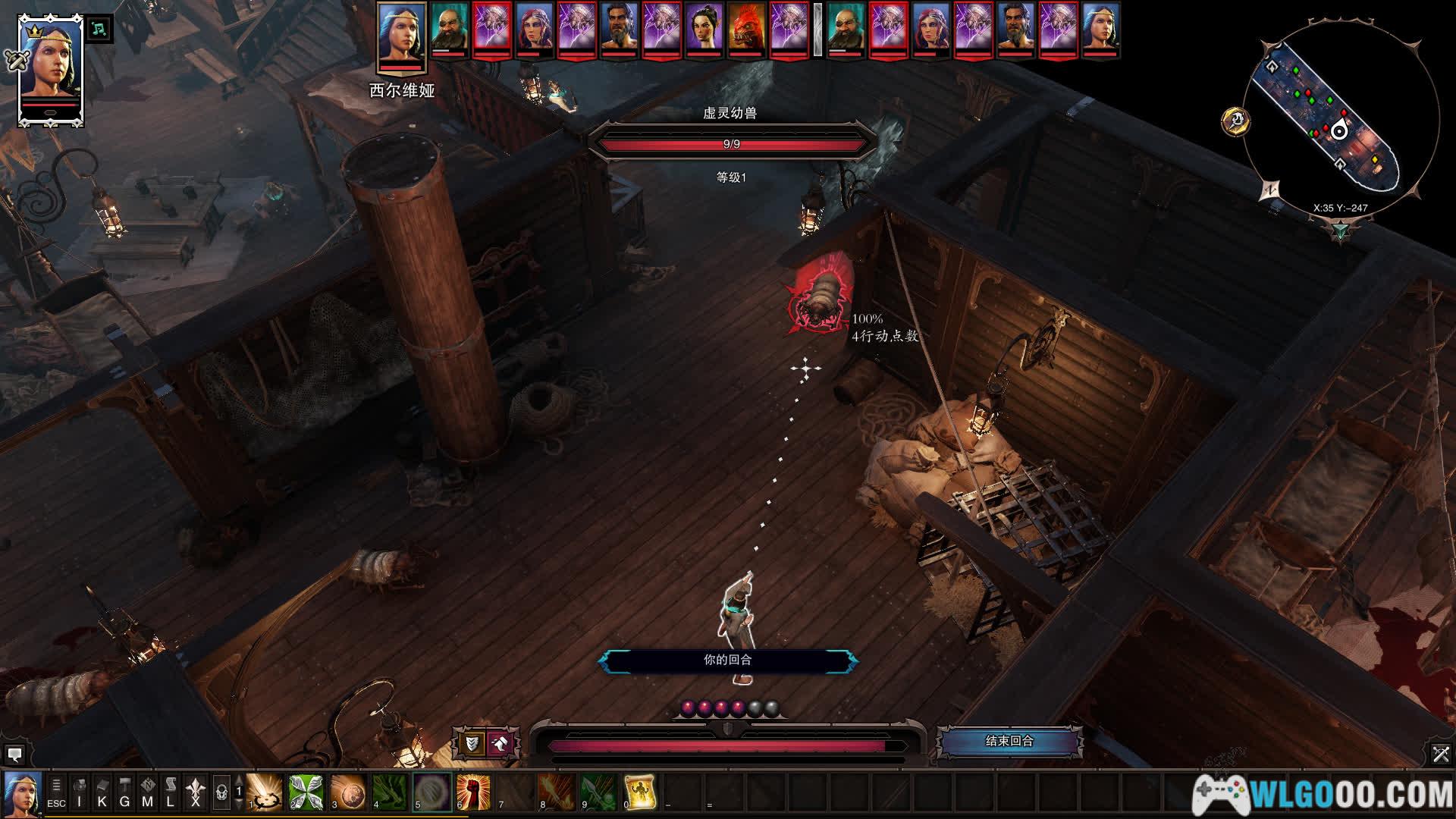This screenshot has height=819, width=1456.
Task: Use the glowing yellow scroll in slot 0
Action: click(639, 792)
